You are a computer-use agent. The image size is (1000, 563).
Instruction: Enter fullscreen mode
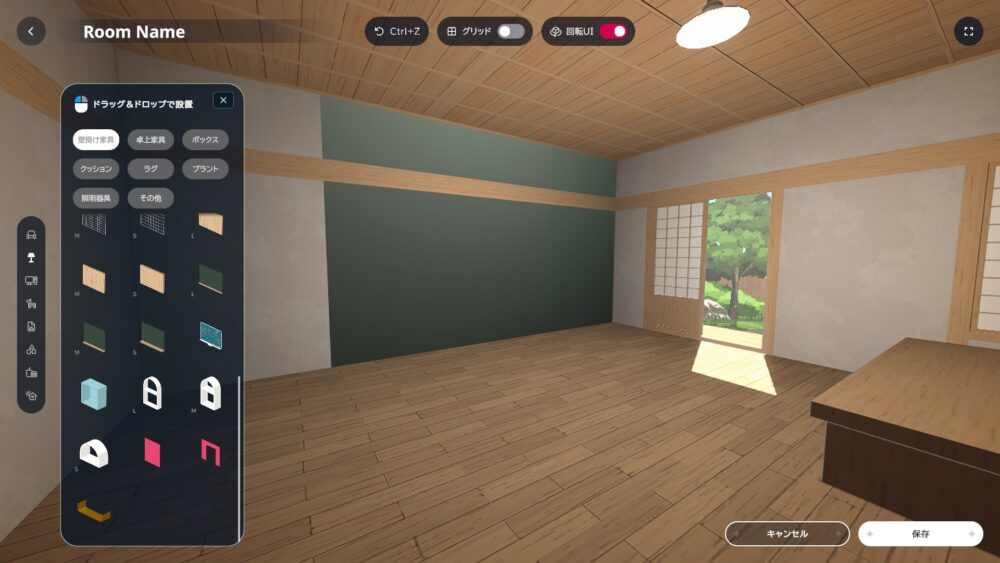point(968,32)
